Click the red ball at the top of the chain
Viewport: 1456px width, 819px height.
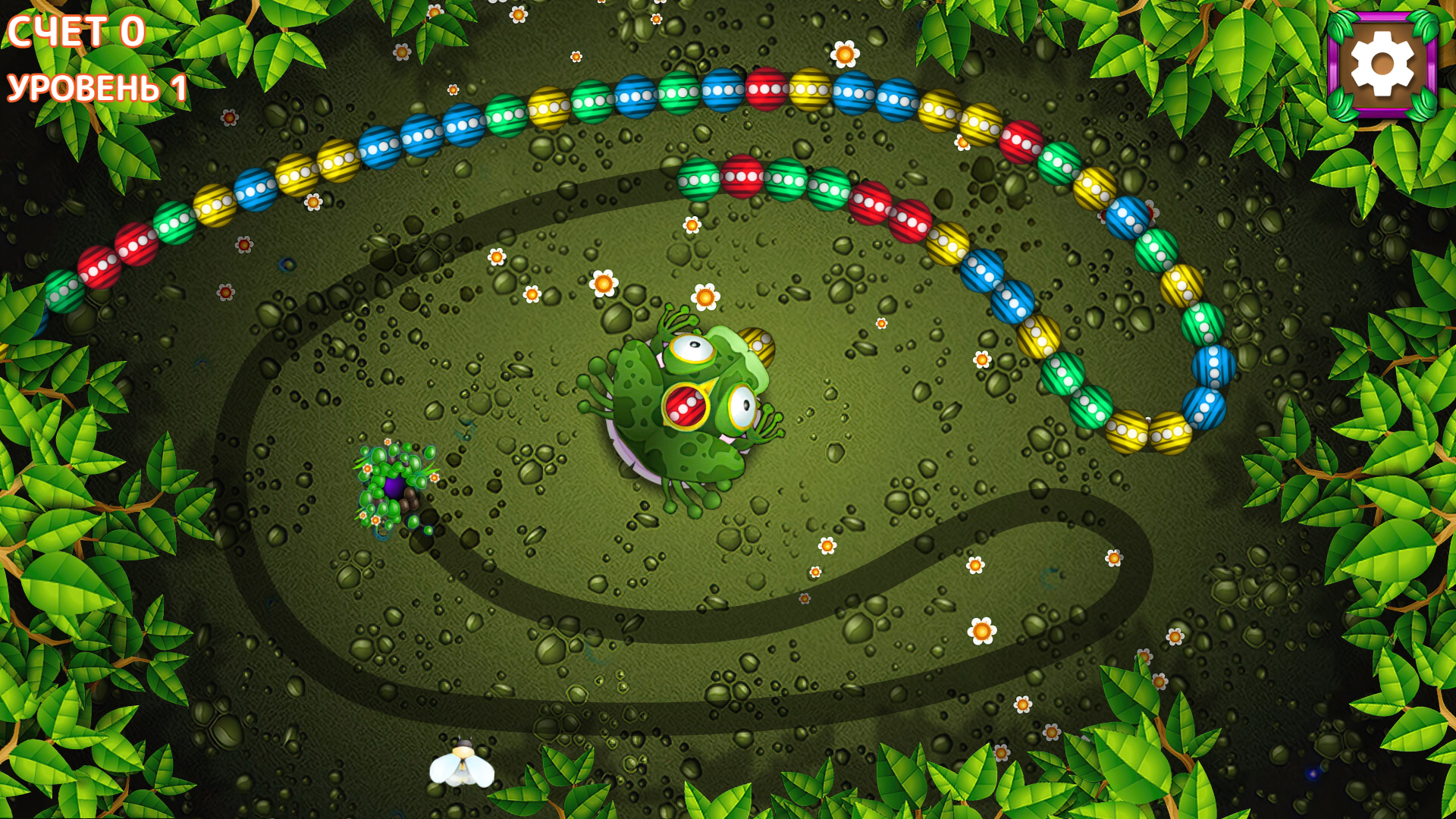pyautogui.click(x=767, y=91)
